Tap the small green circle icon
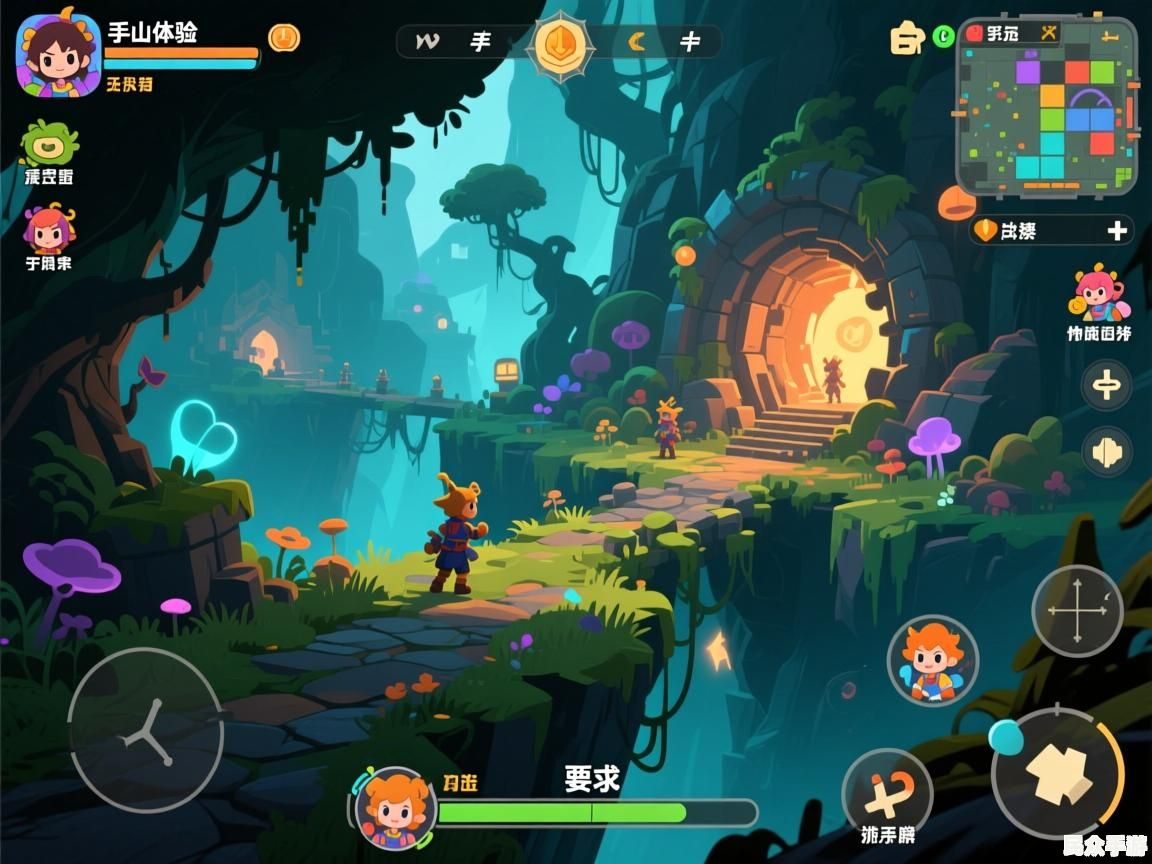Image resolution: width=1152 pixels, height=864 pixels. 942,37
